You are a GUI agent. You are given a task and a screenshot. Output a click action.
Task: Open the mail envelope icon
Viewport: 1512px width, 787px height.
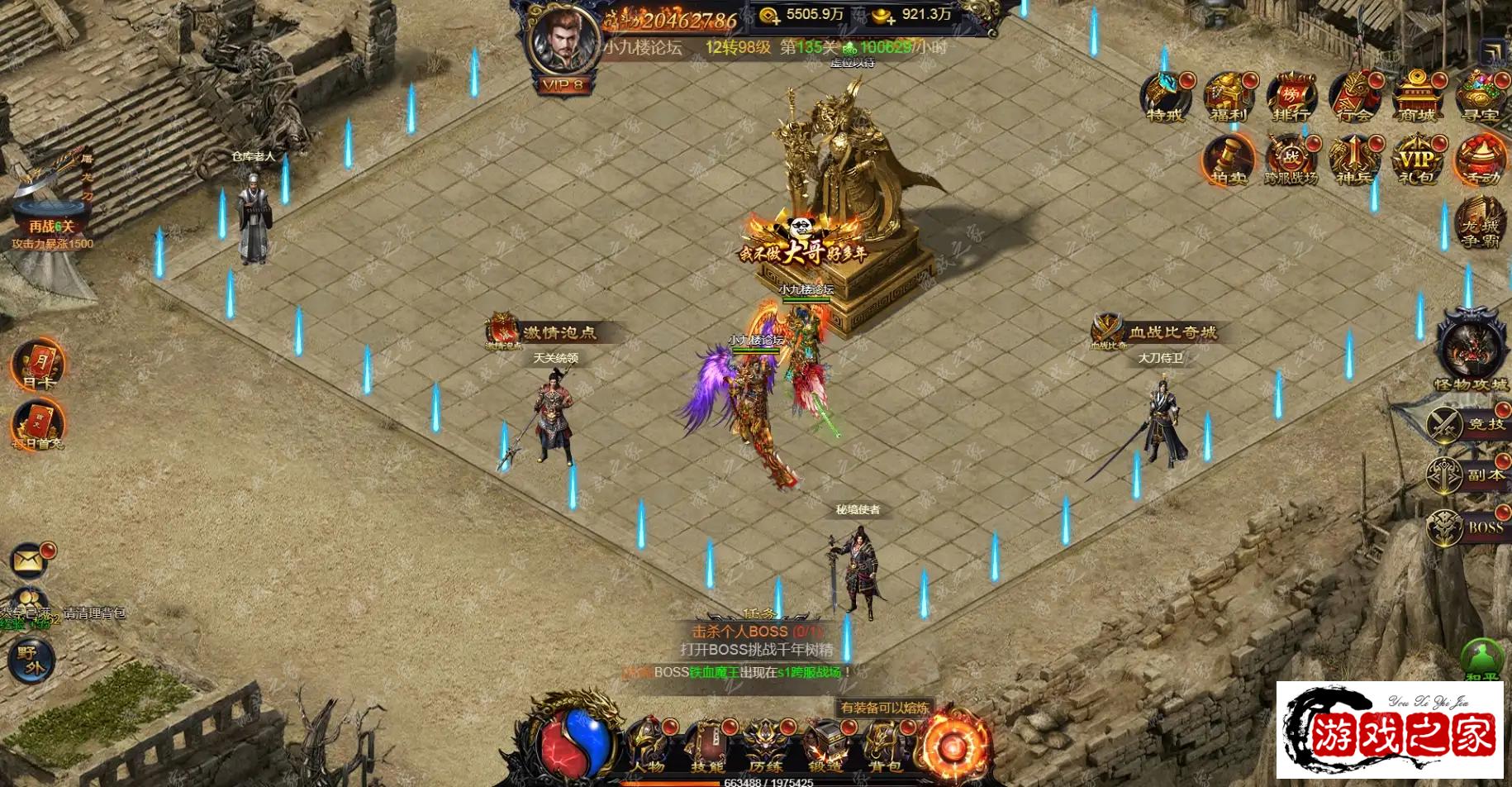tap(28, 561)
